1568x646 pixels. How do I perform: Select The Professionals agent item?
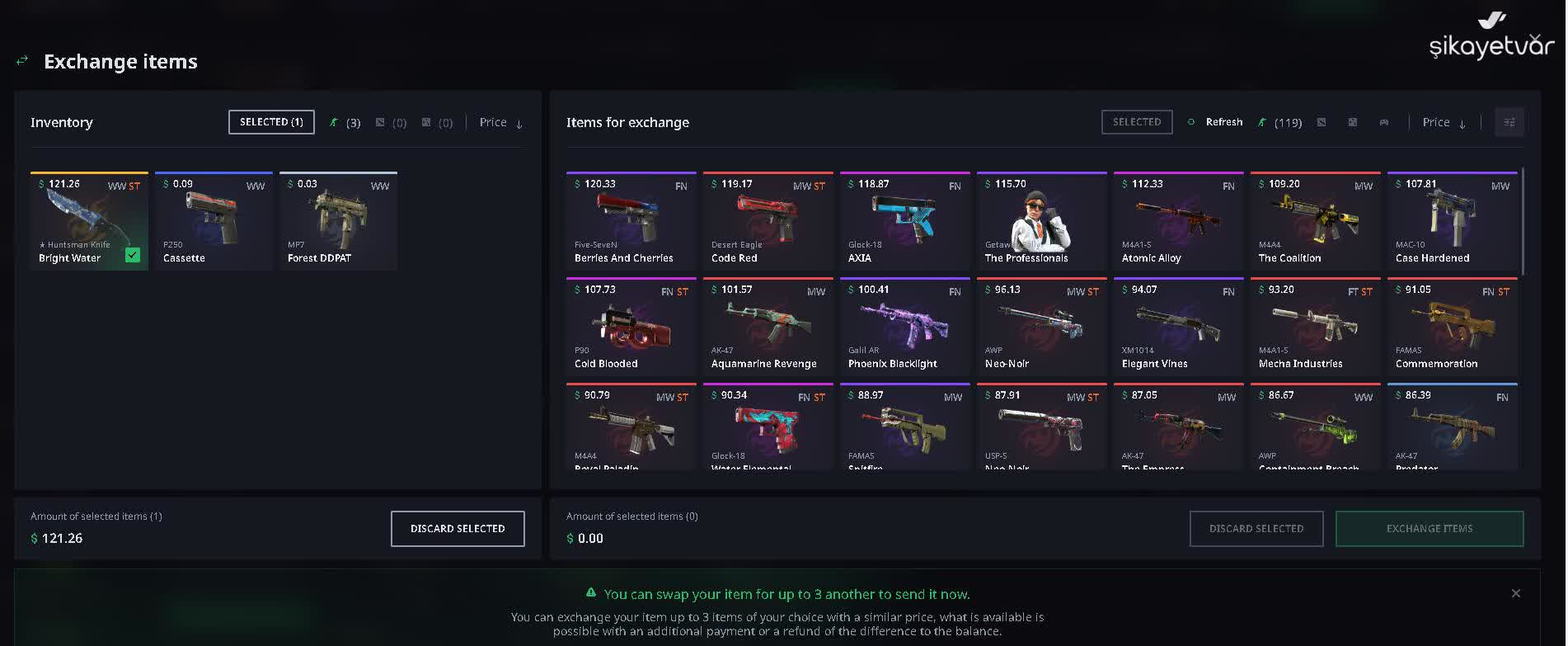point(1041,221)
